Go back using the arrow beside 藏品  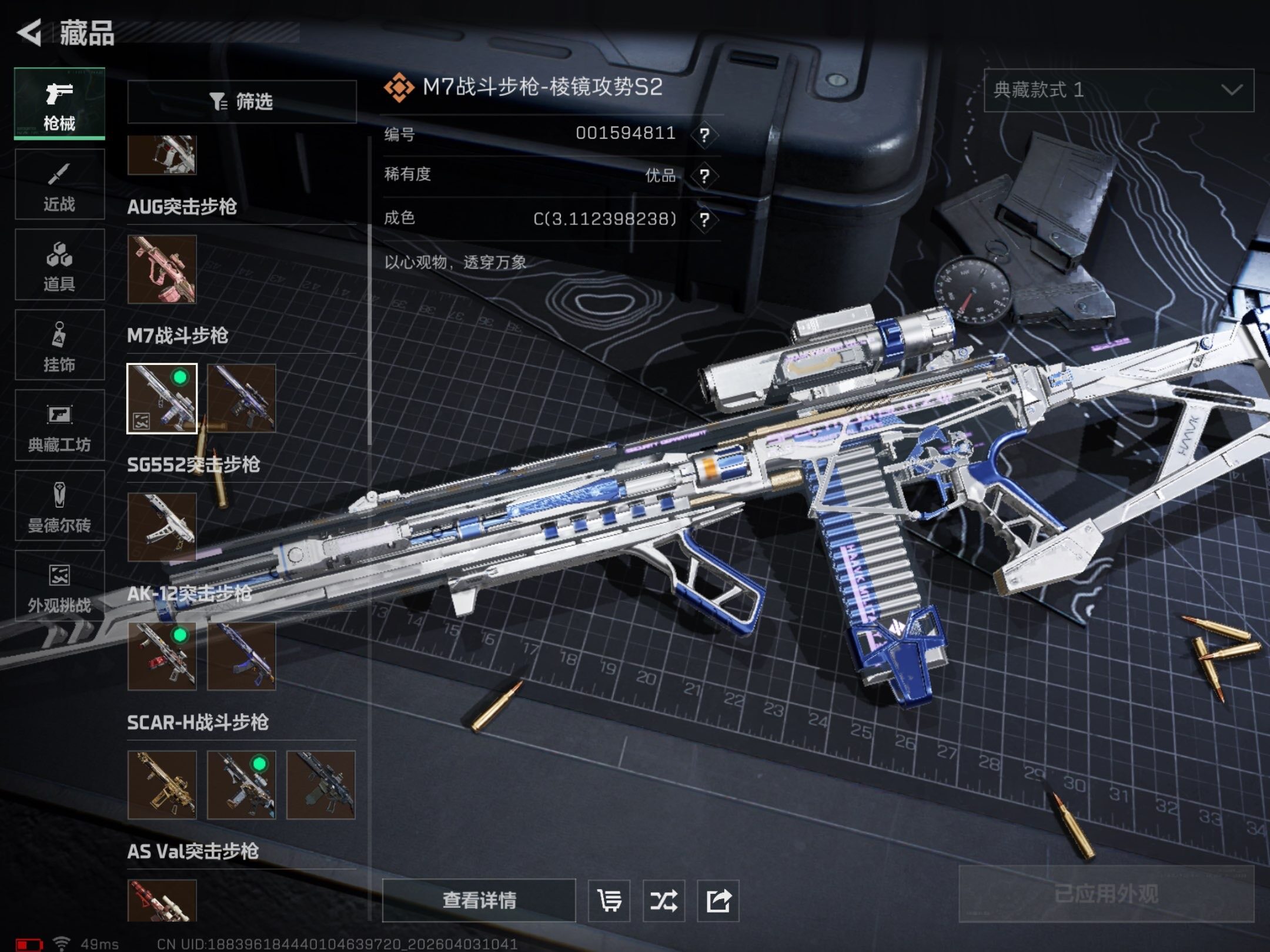[x=29, y=32]
